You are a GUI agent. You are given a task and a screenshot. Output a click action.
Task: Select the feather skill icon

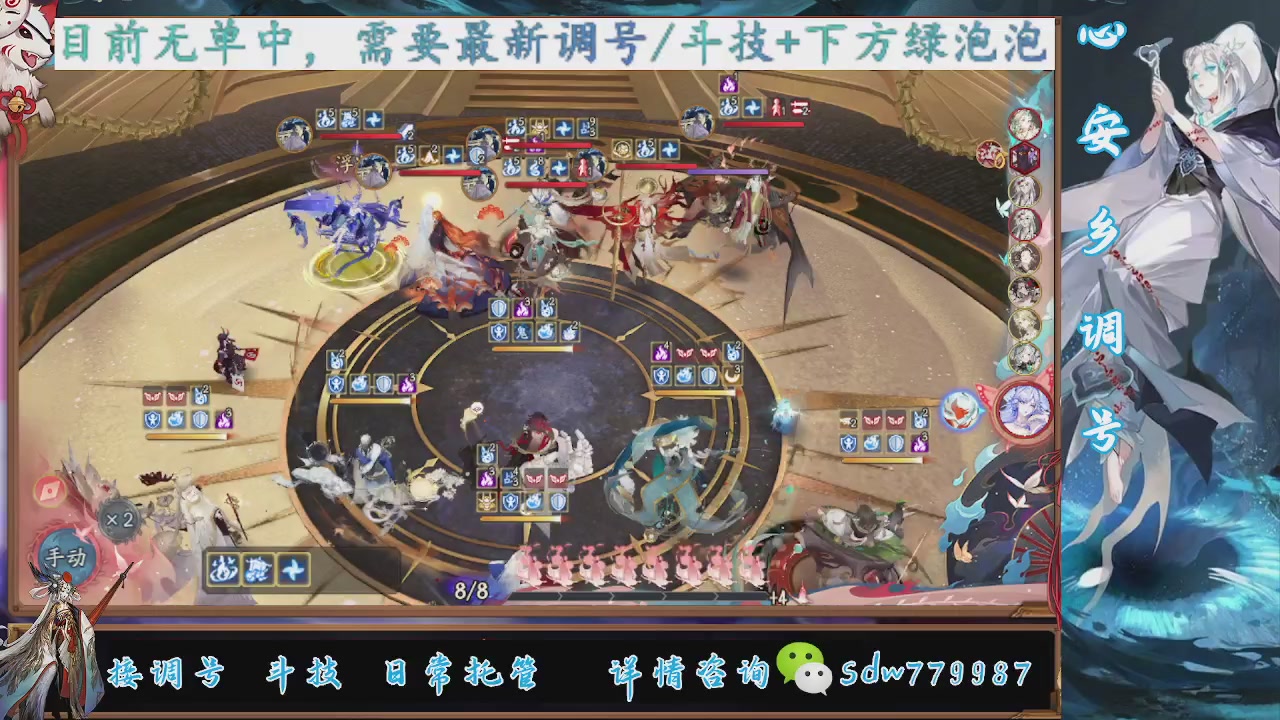tap(293, 569)
